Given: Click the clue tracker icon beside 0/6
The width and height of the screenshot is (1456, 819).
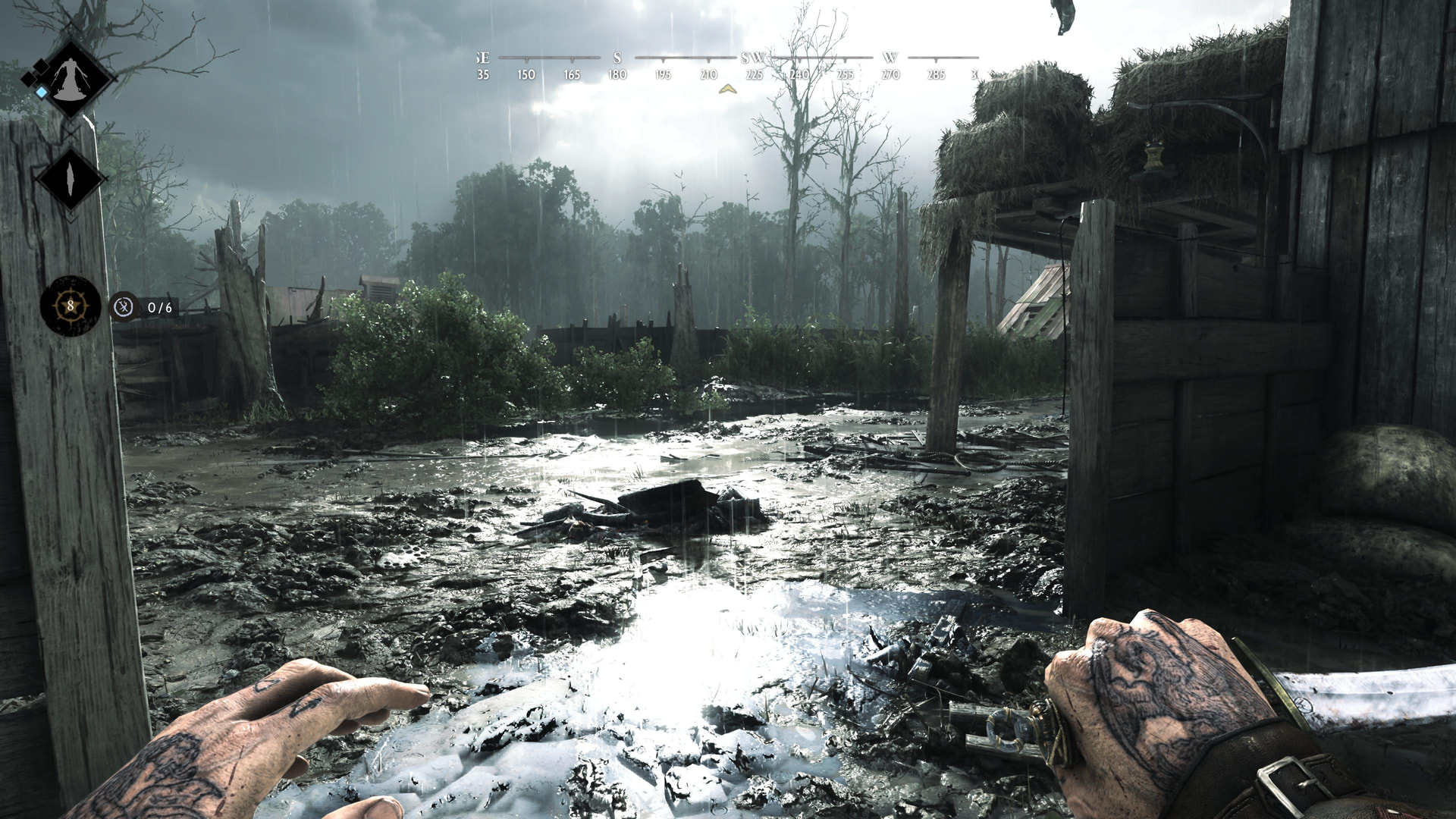Looking at the screenshot, I should (x=124, y=307).
